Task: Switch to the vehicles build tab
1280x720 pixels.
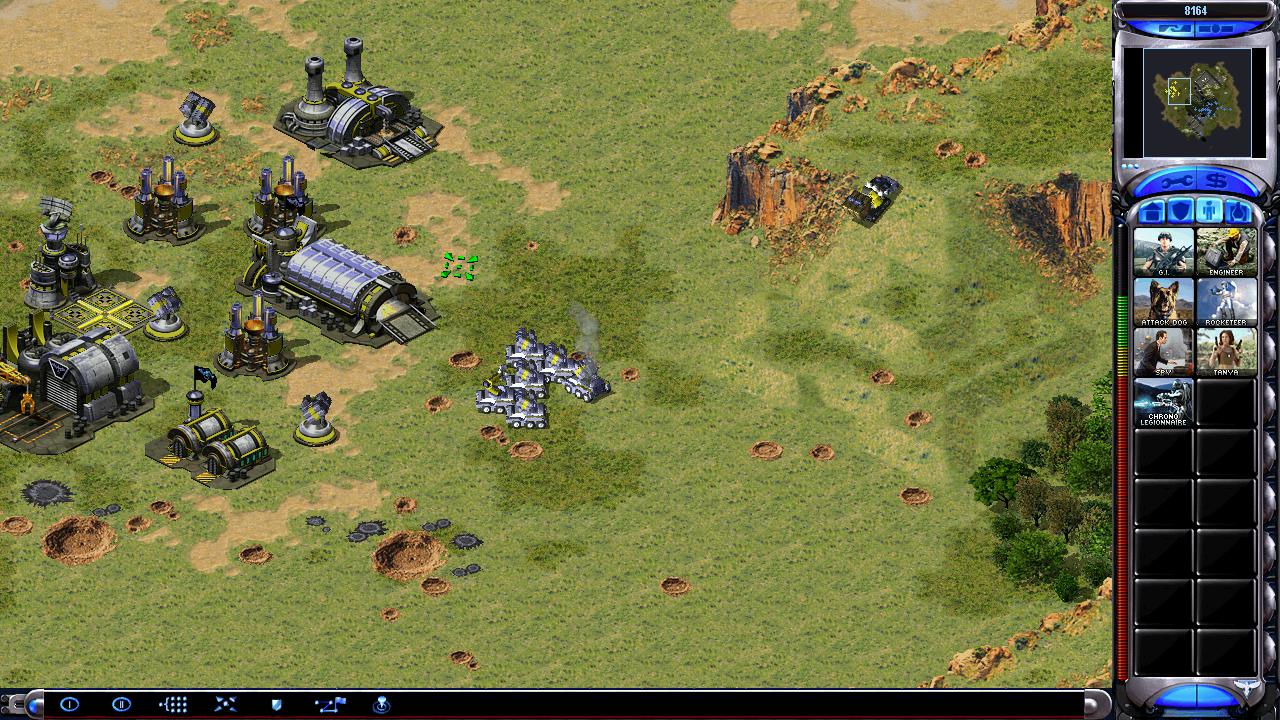Action: (x=1236, y=211)
